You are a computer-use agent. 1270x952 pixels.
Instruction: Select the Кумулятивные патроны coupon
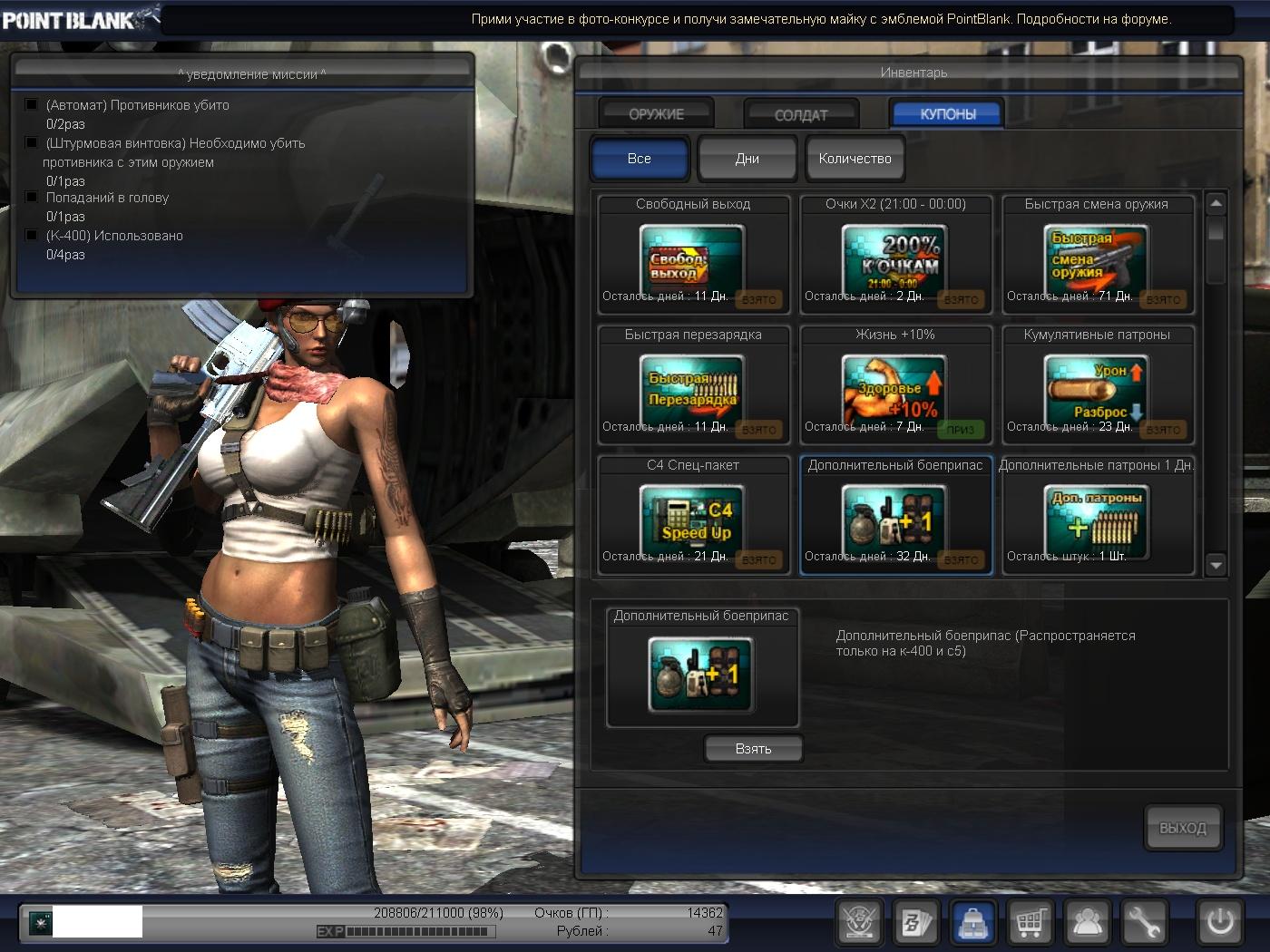pos(1097,387)
